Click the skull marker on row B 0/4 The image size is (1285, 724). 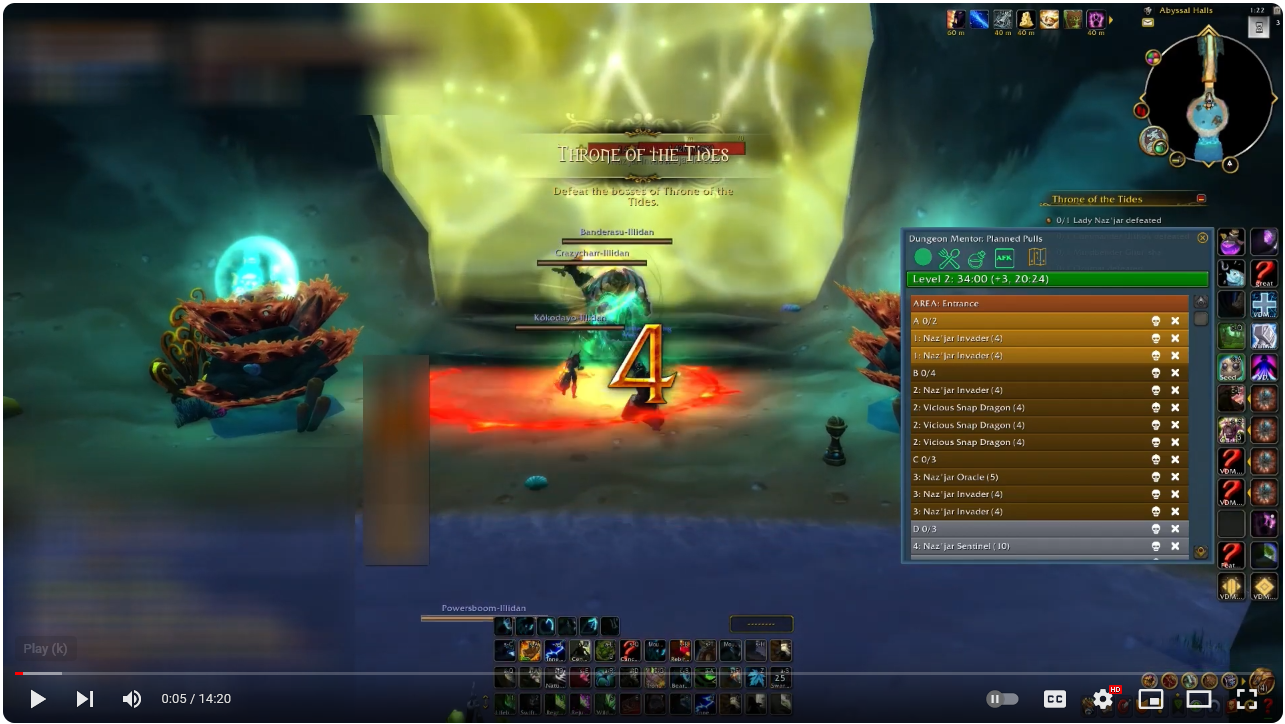pyautogui.click(x=1156, y=373)
